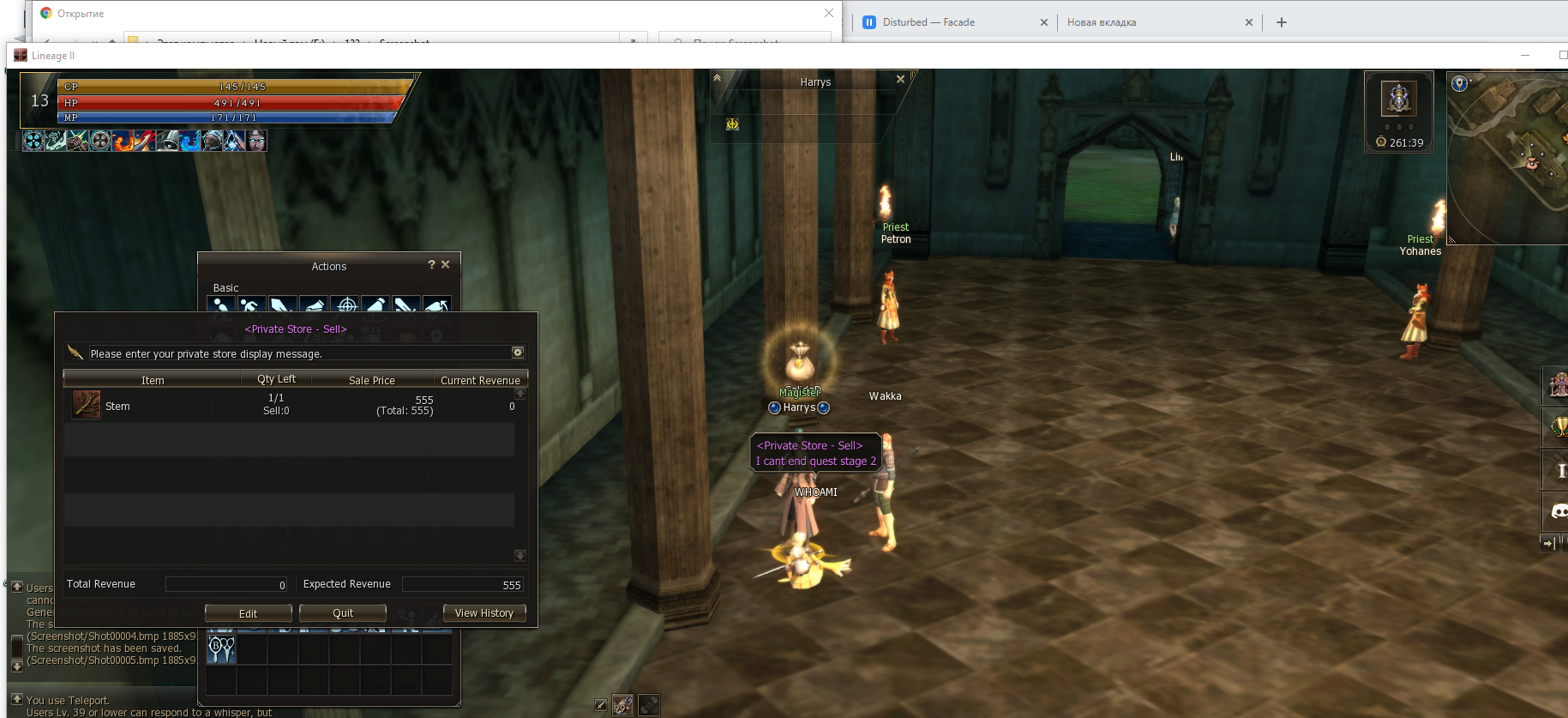Select the key ring item in inventory
The height and width of the screenshot is (718, 1568).
221,649
